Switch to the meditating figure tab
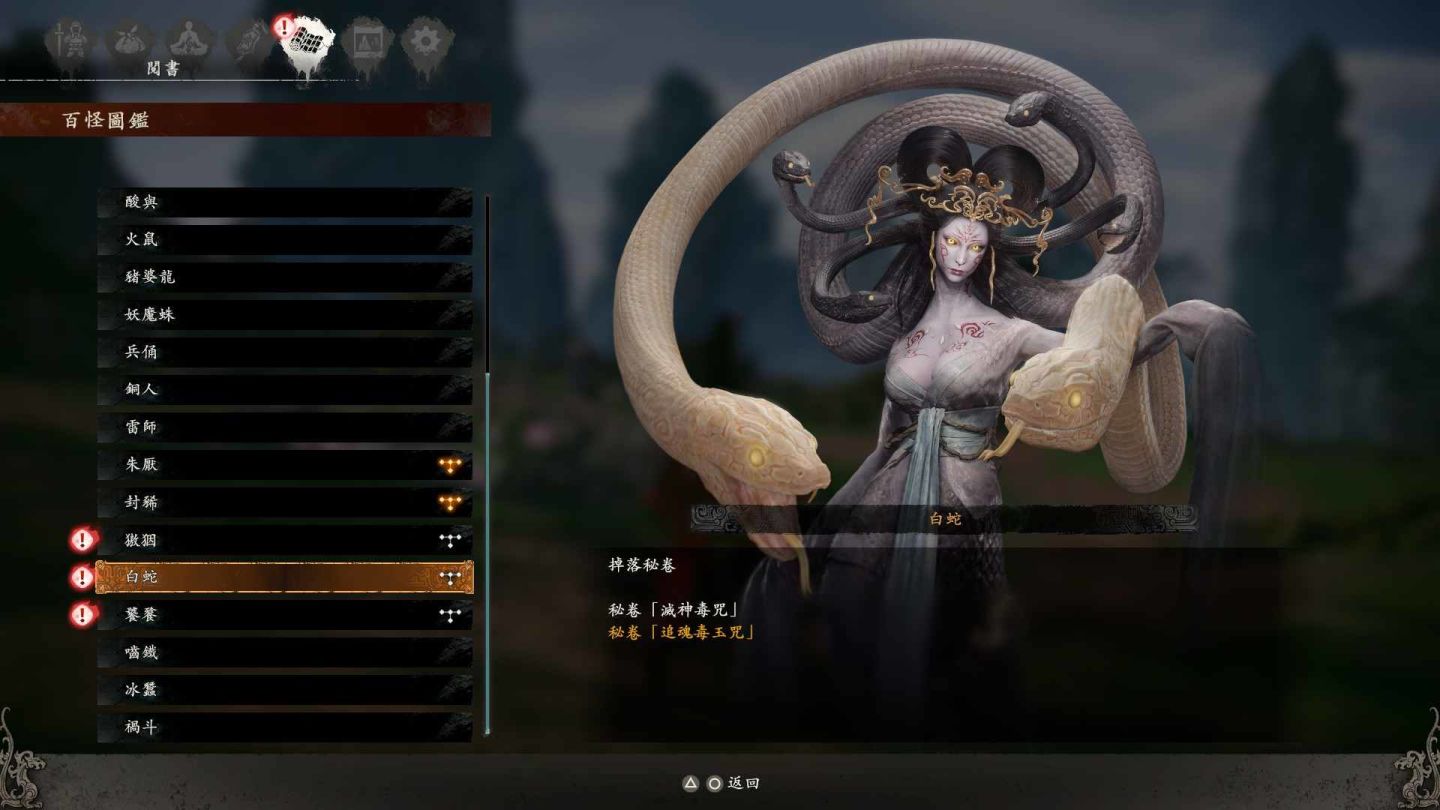Viewport: 1440px width, 810px height. (x=186, y=42)
